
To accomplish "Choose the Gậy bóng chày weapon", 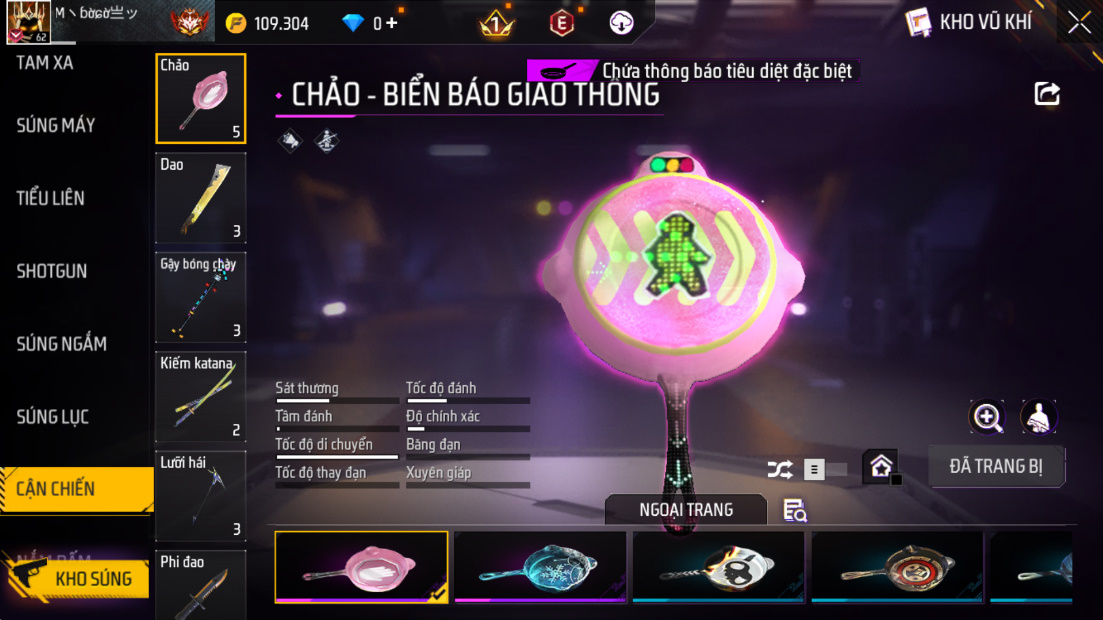I will [201, 297].
